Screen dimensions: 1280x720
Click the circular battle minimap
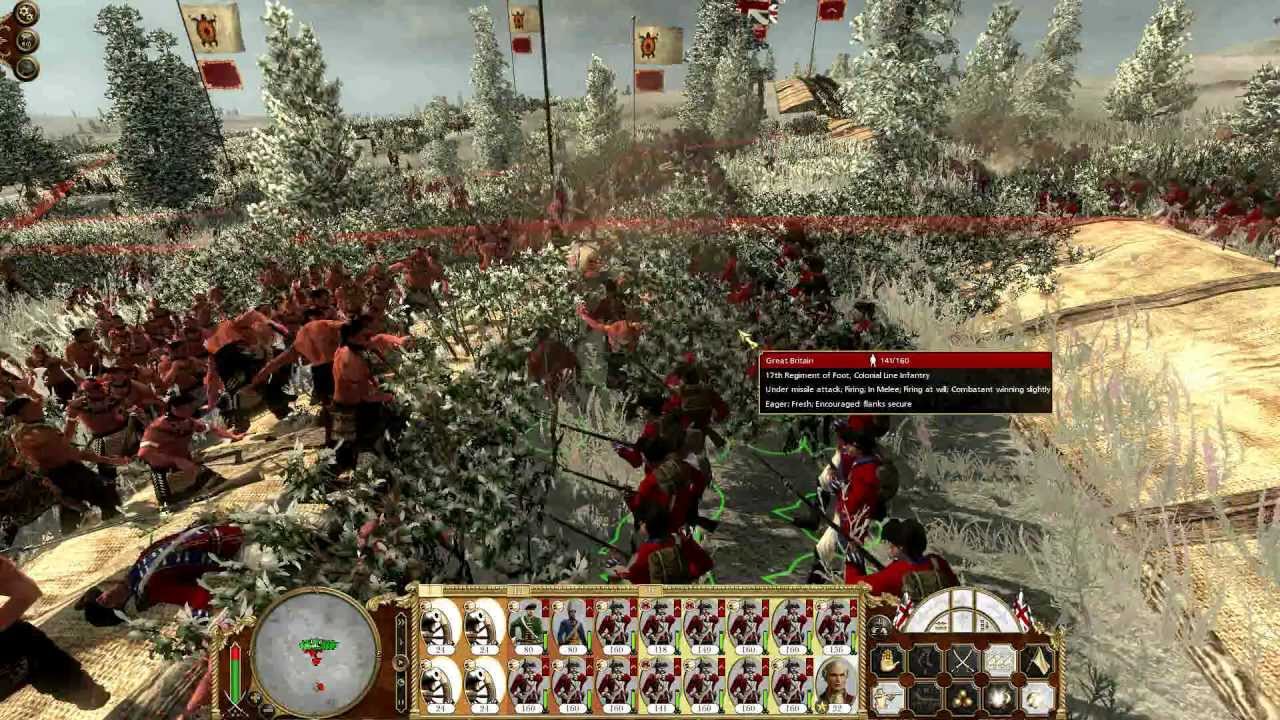pos(315,650)
